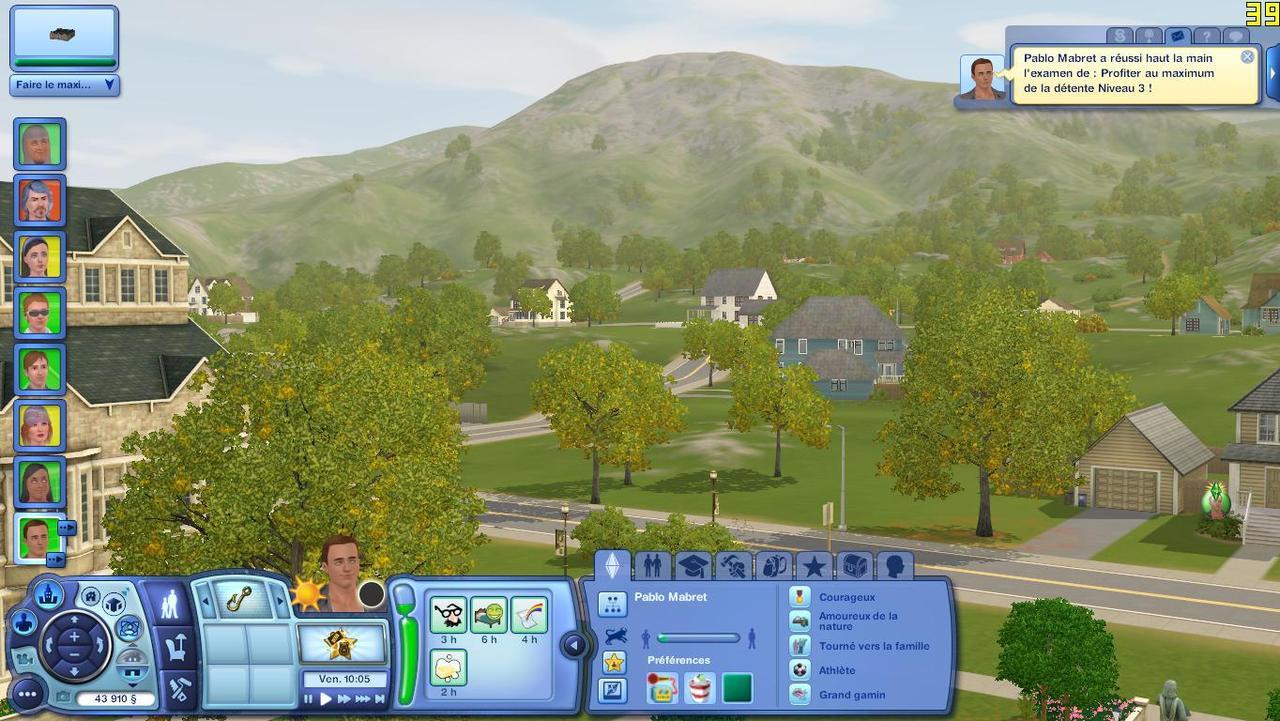Select the rainbow moodlet icon

(529, 614)
